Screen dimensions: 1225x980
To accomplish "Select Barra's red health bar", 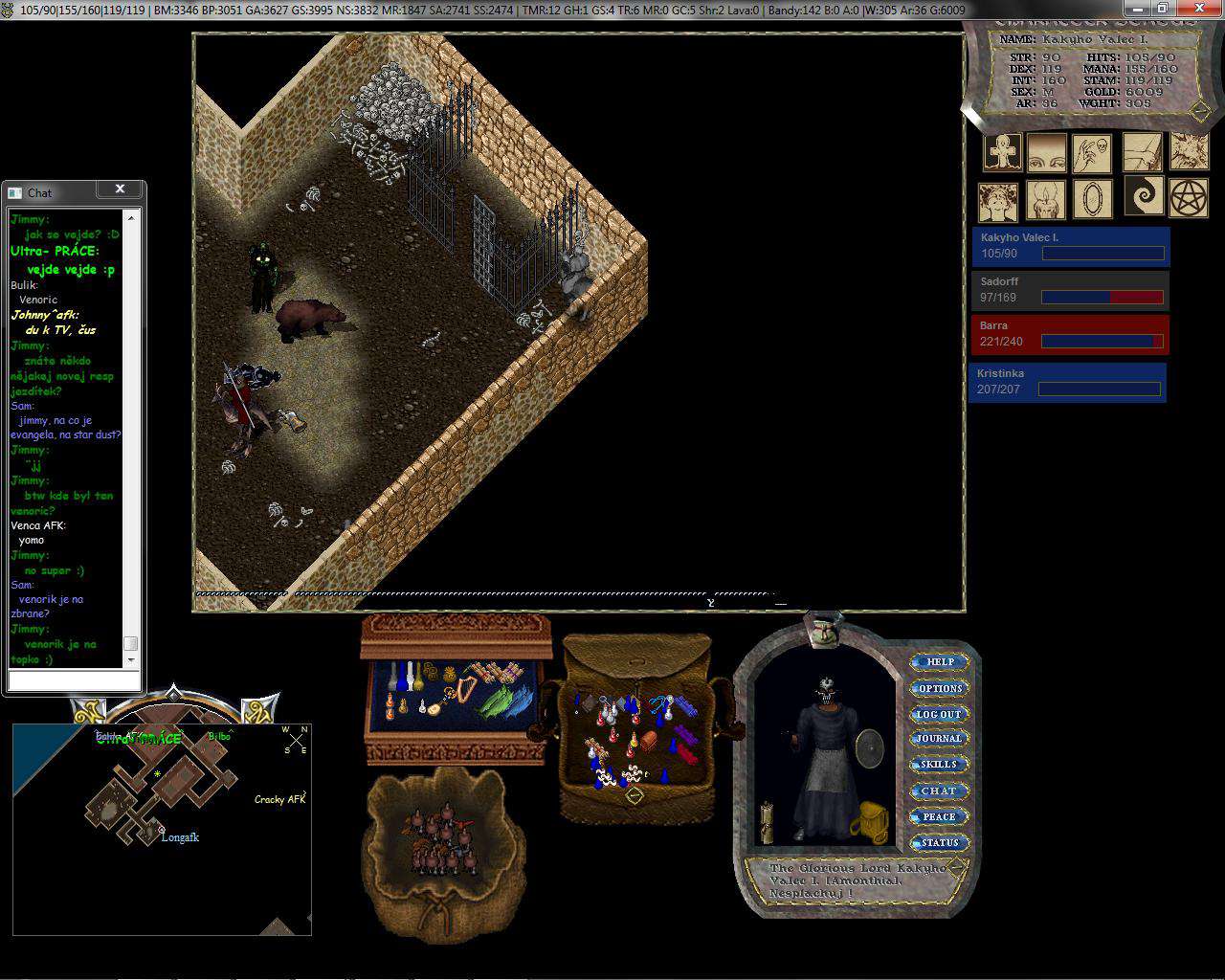I will coord(1069,334).
